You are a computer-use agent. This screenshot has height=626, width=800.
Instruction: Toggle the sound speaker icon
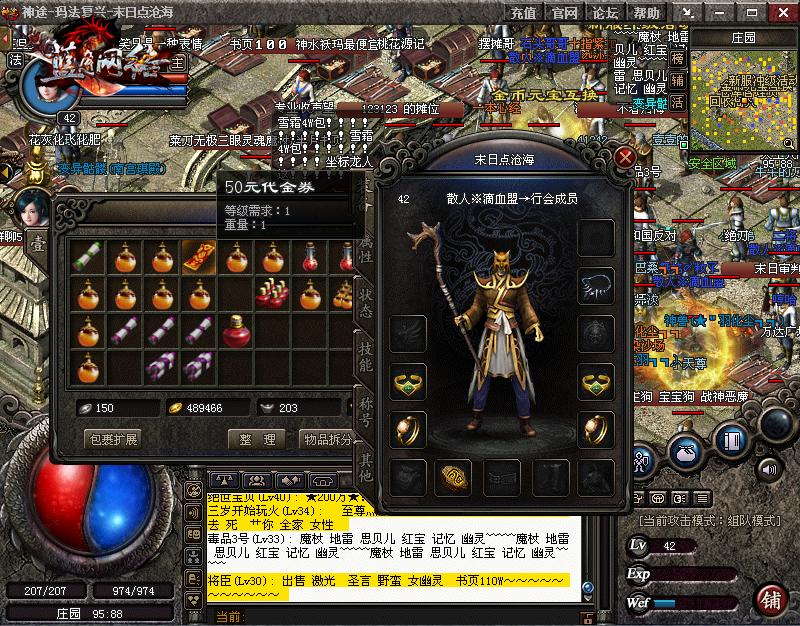769,469
